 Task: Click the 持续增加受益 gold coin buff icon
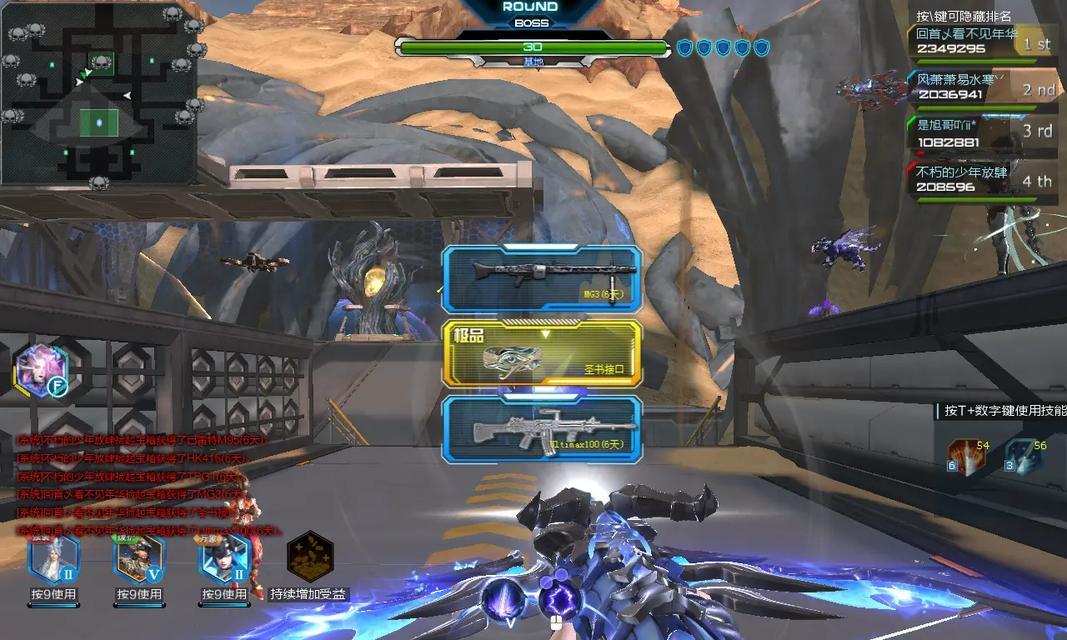click(310, 557)
